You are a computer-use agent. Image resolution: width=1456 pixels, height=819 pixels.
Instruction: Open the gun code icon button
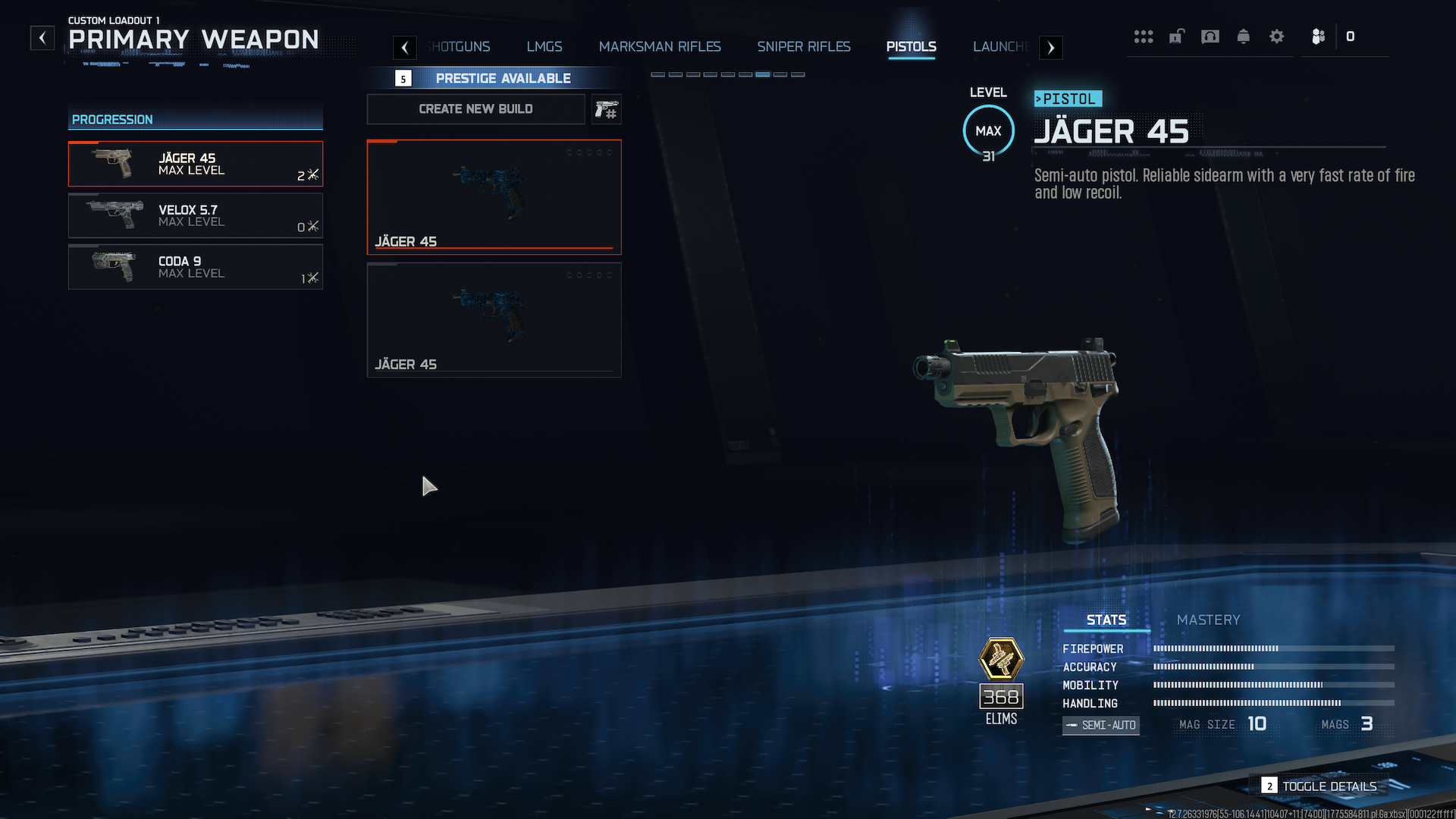pyautogui.click(x=606, y=109)
